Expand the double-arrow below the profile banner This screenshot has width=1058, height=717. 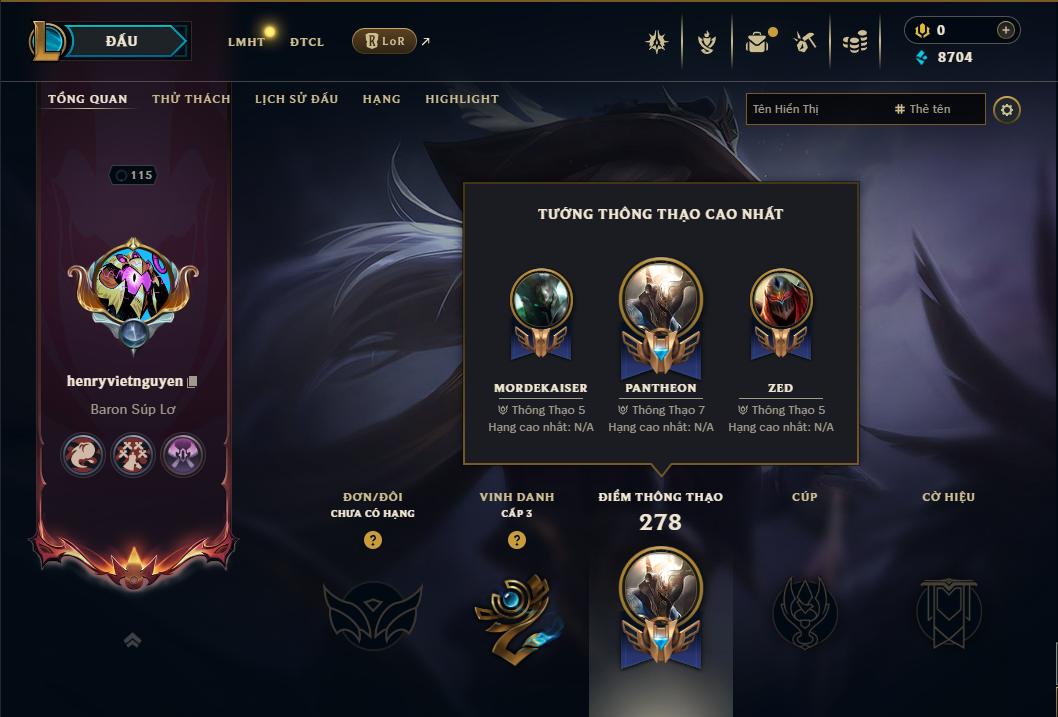tap(132, 641)
